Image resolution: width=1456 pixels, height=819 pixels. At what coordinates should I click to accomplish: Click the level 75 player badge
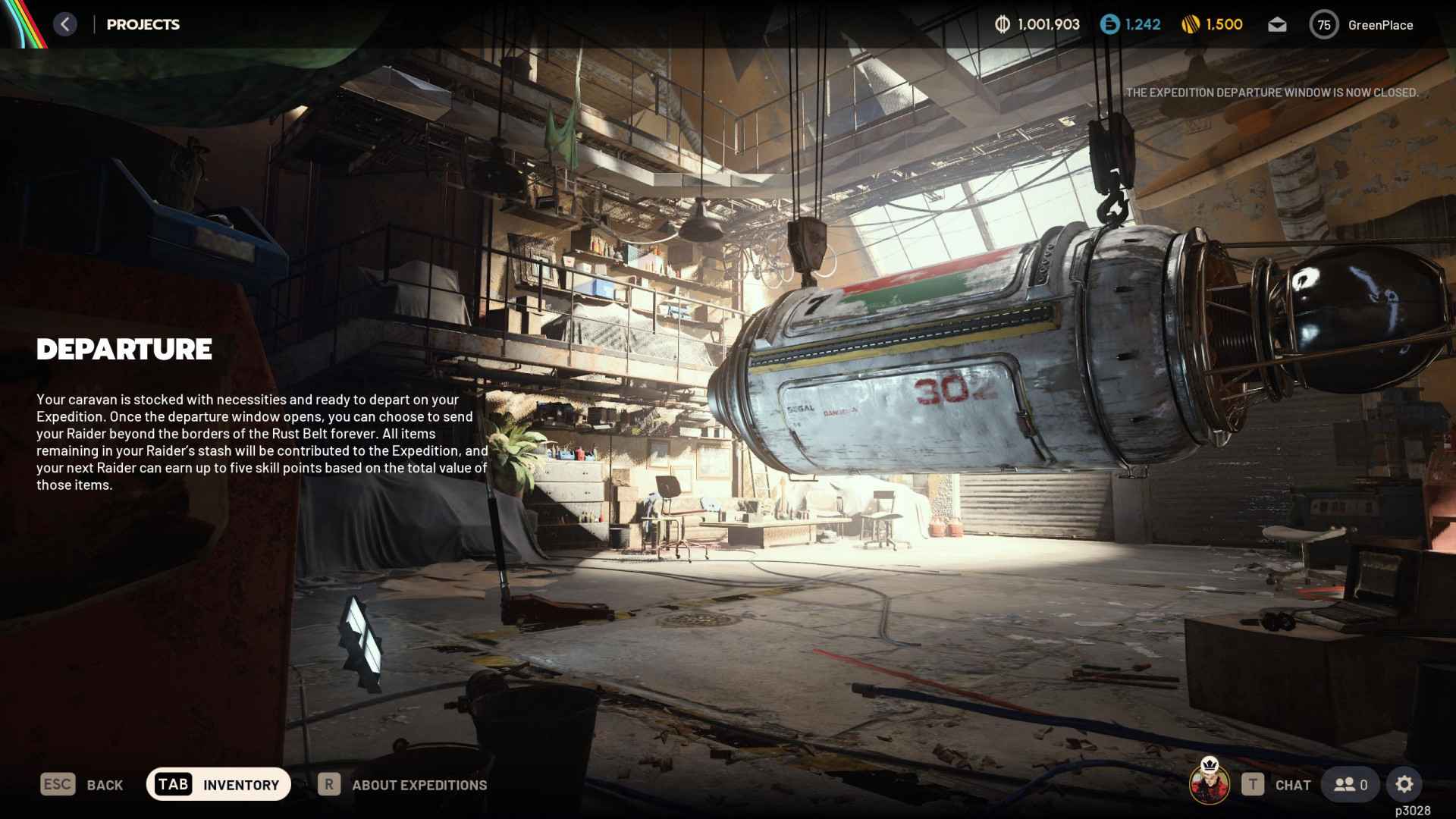point(1324,24)
